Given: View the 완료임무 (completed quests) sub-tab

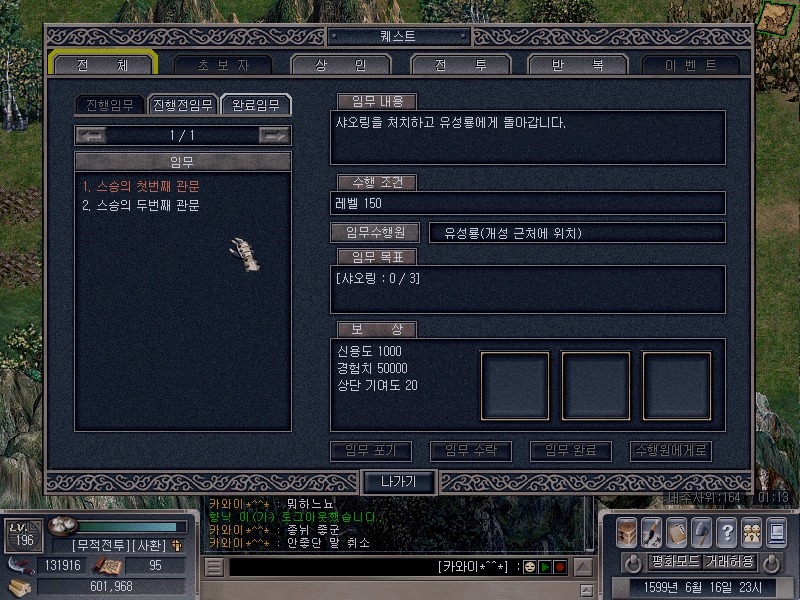Looking at the screenshot, I should 256,105.
